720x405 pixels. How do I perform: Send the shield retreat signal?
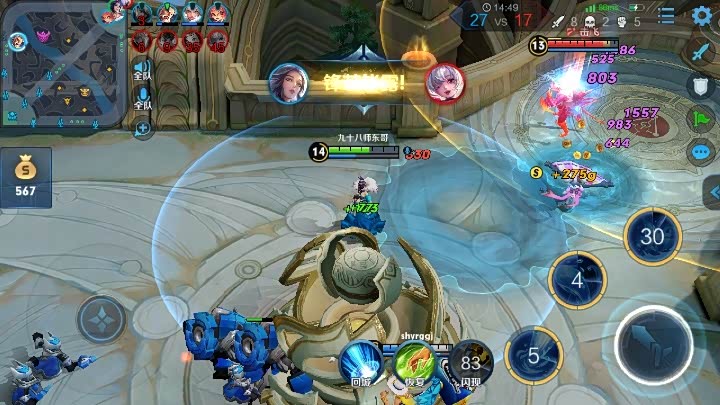(702, 85)
